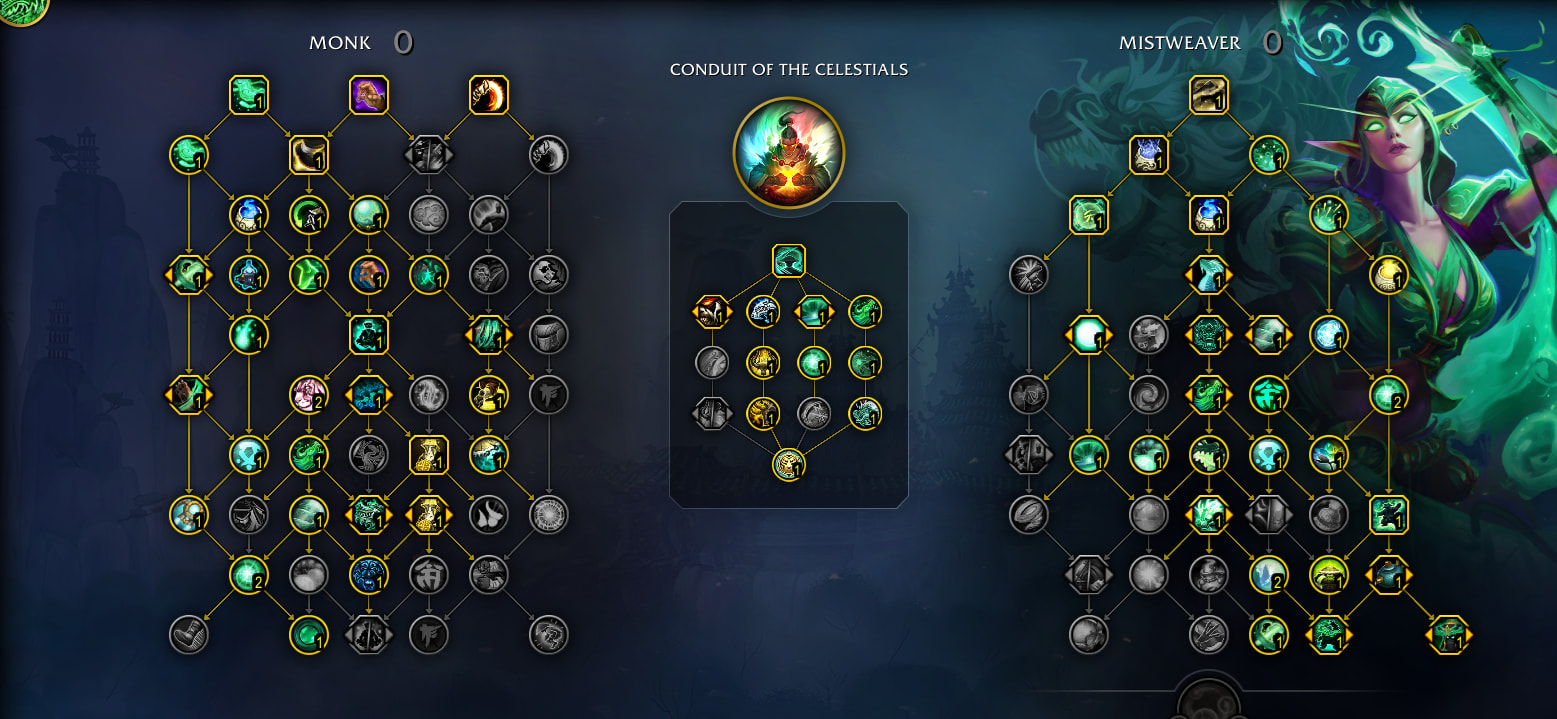Pick the golden tiger capstone in Conduit tree

[x=788, y=465]
